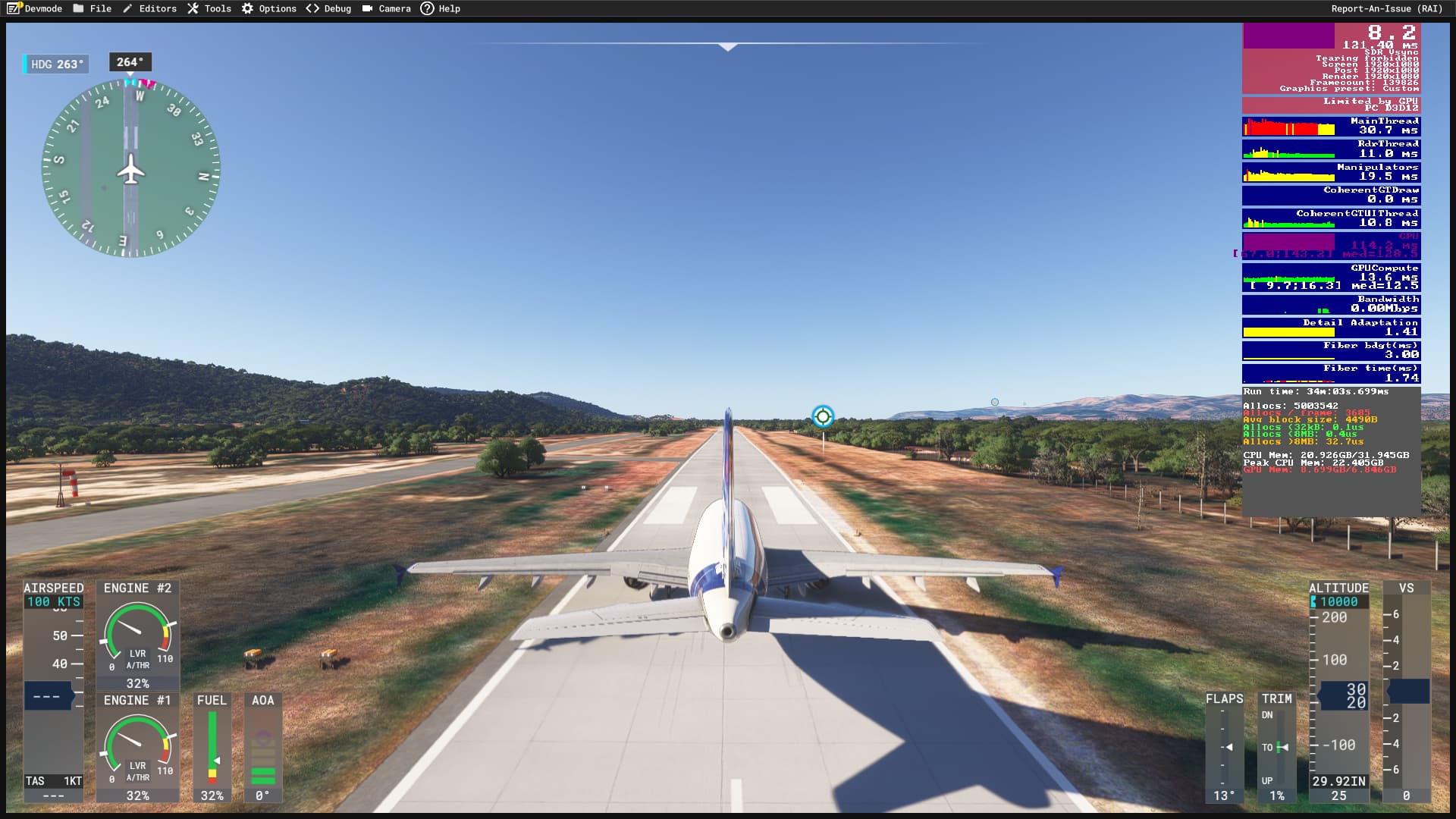The height and width of the screenshot is (819, 1456).
Task: Open the Camera menu
Action: click(387, 8)
